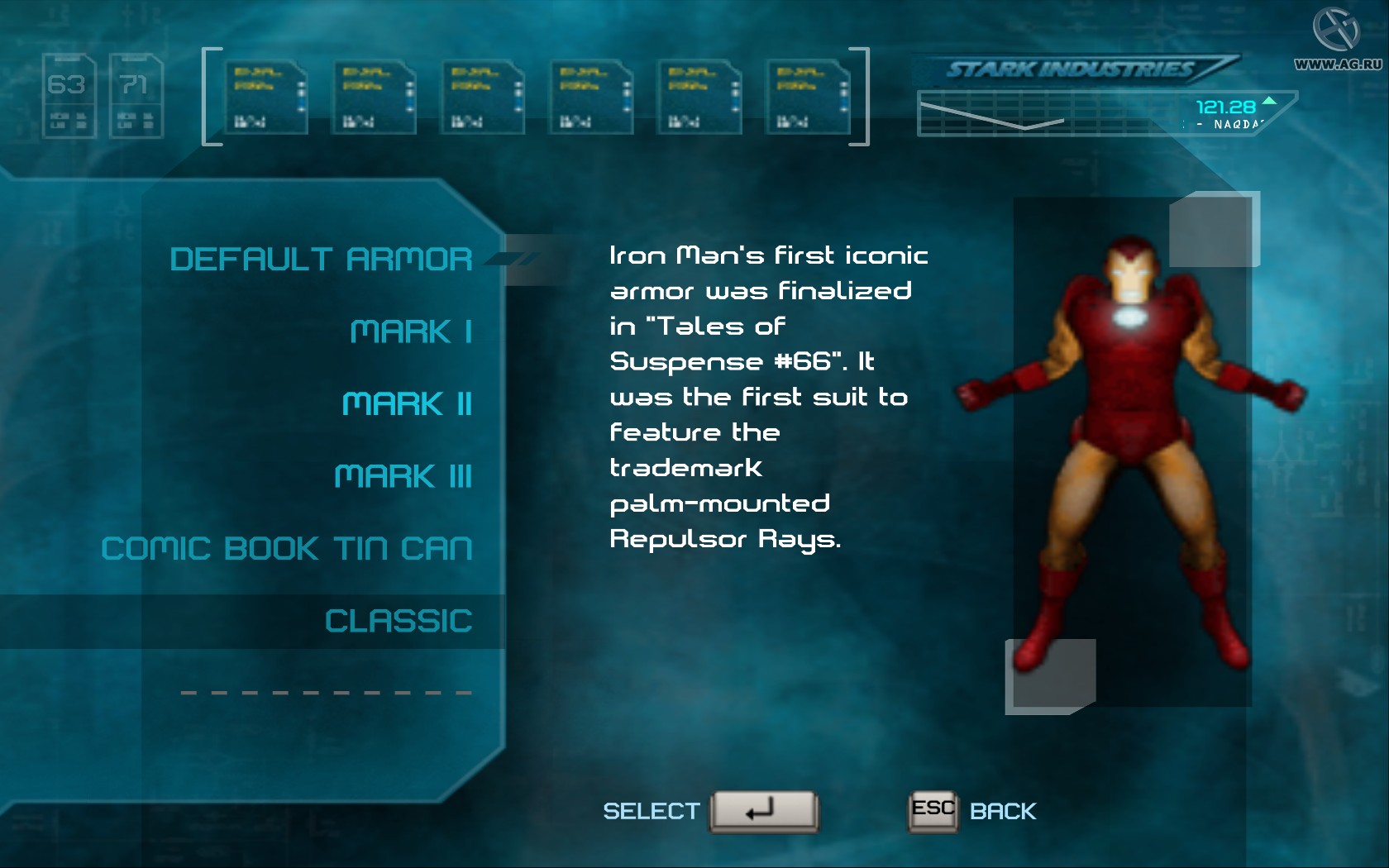The image size is (1389, 868).
Task: Pick the Comic Book Tin Can armor
Action: 287,547
